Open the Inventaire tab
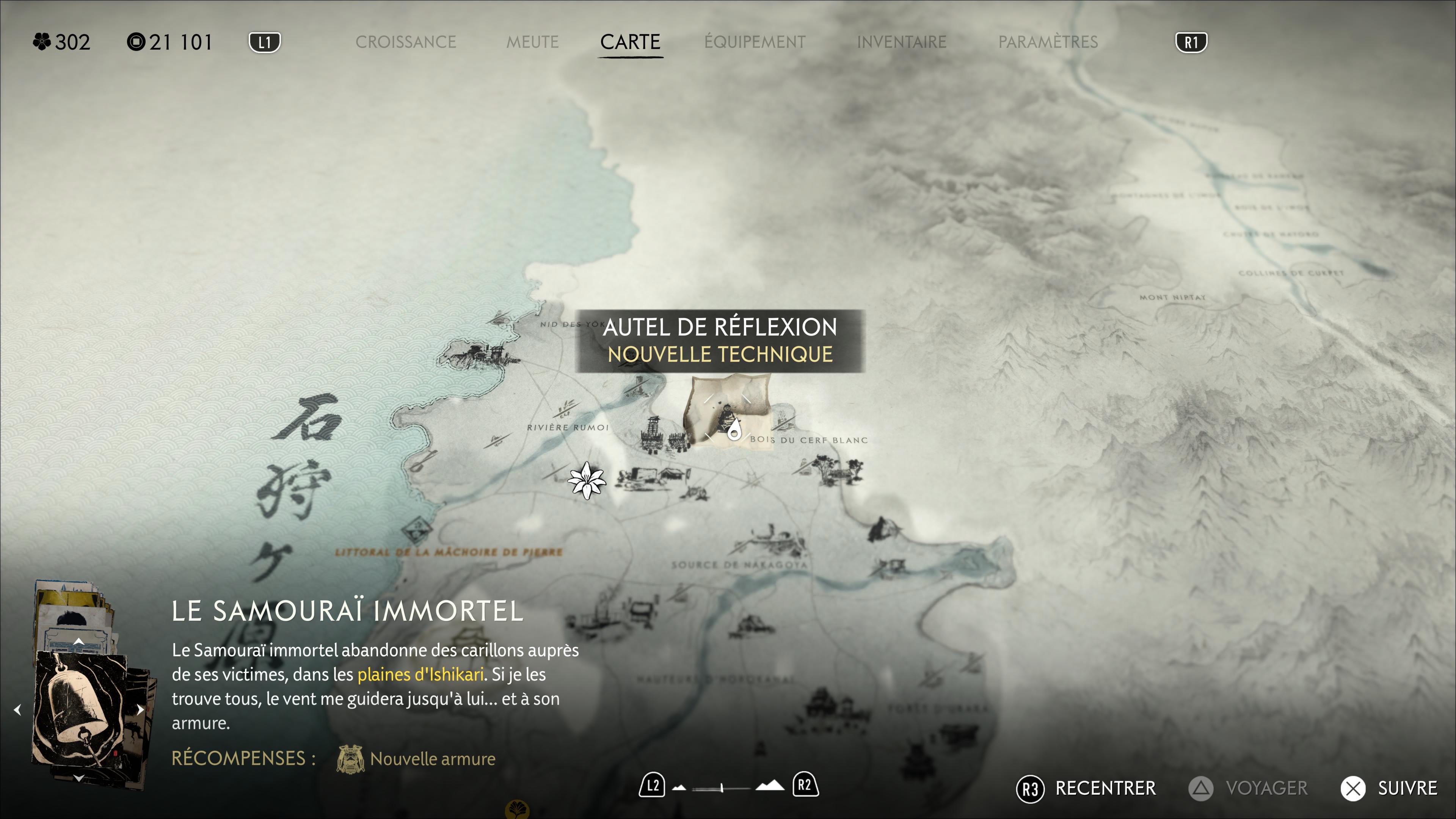Screen dimensions: 1456x819 (901, 42)
